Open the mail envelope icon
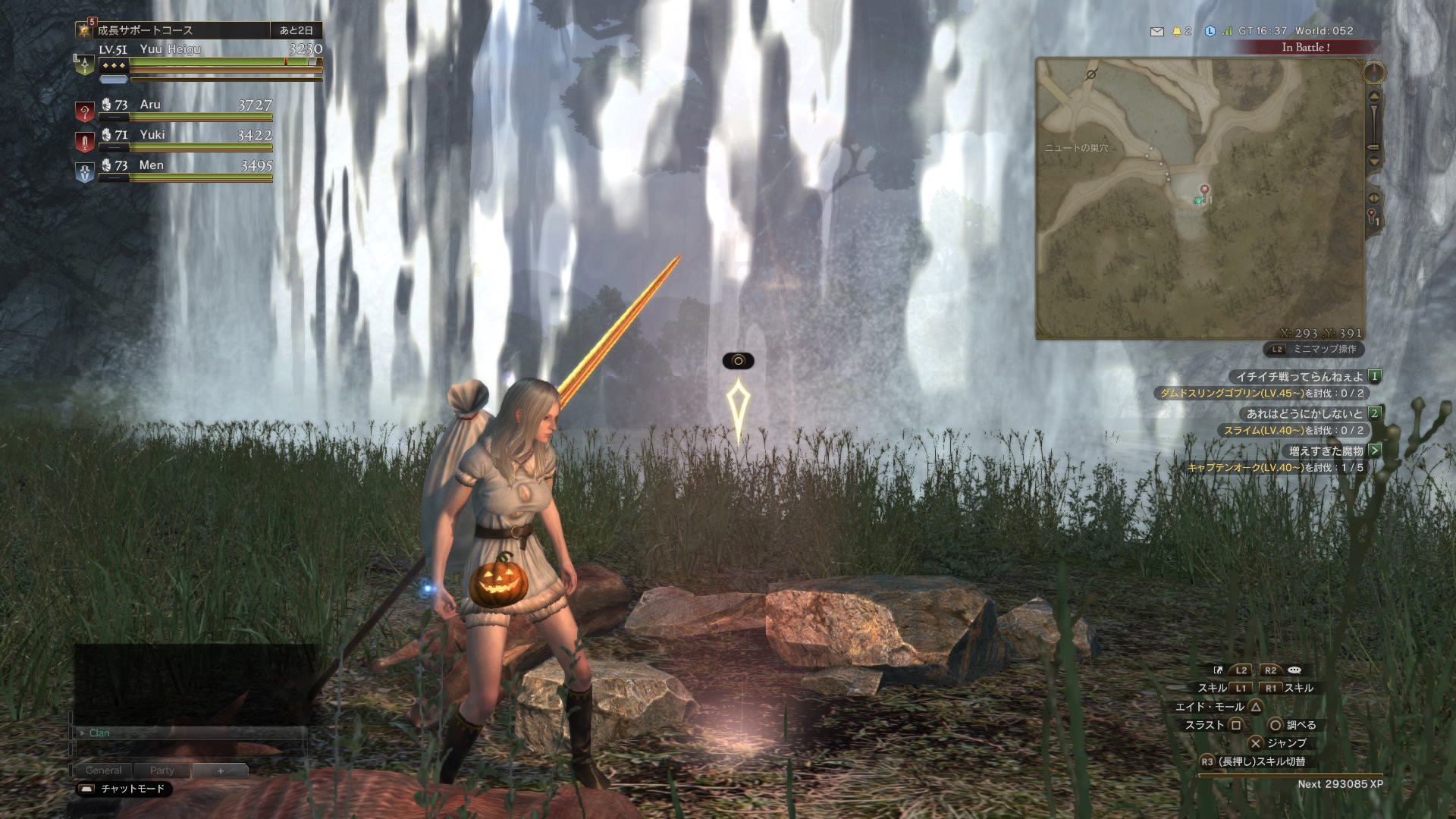The width and height of the screenshot is (1456, 819). (x=1156, y=31)
